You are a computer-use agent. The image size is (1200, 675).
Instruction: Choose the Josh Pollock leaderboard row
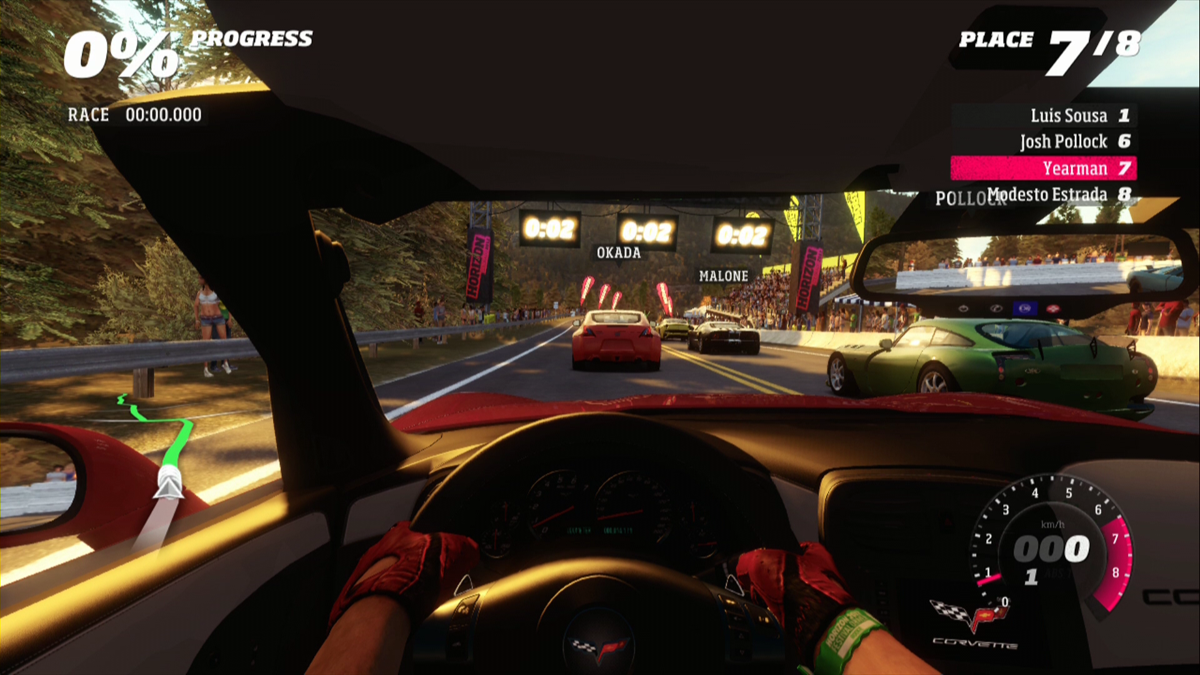click(1075, 142)
